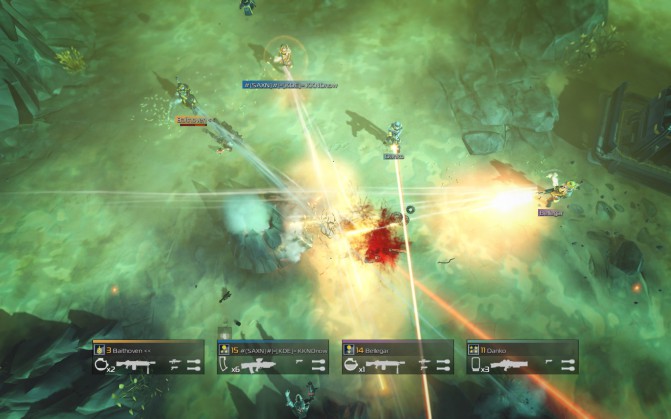
Task: Click Danko's primary weapon icon
Action: click(511, 365)
